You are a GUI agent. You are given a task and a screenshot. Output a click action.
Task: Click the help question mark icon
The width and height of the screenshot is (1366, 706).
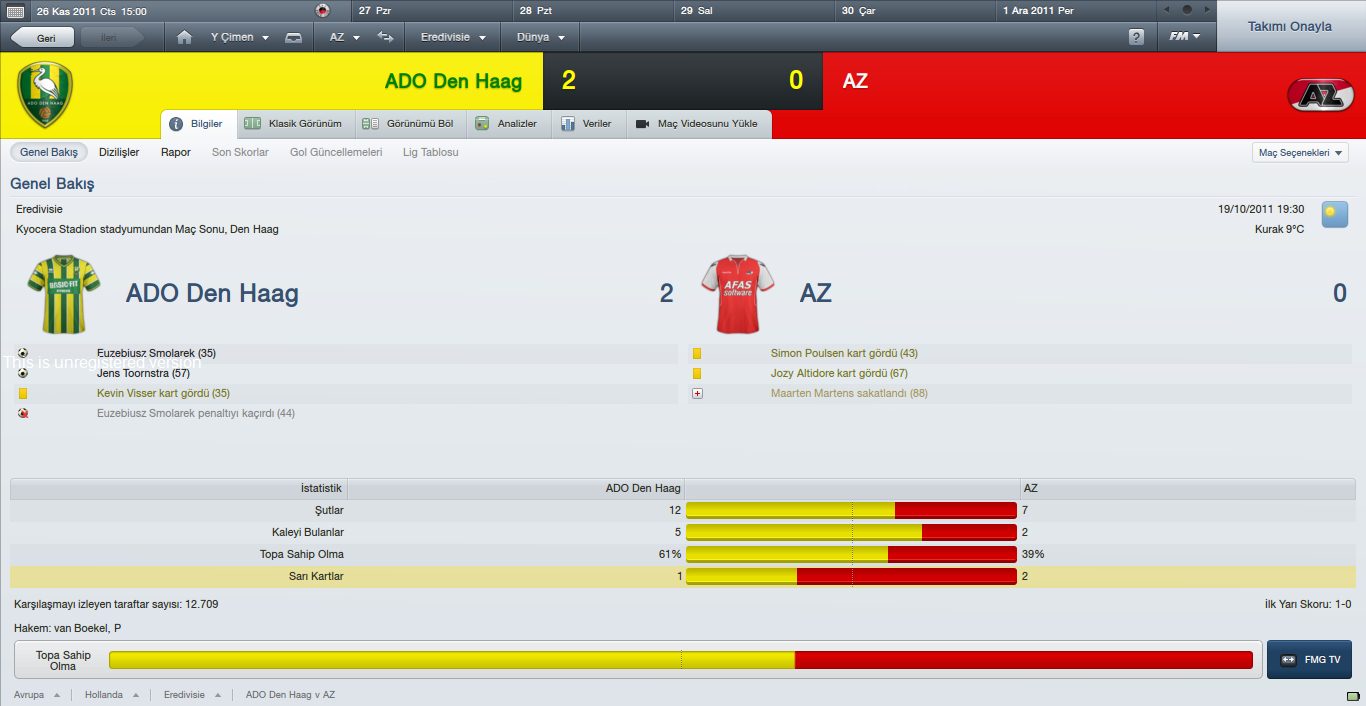pyautogui.click(x=1136, y=38)
